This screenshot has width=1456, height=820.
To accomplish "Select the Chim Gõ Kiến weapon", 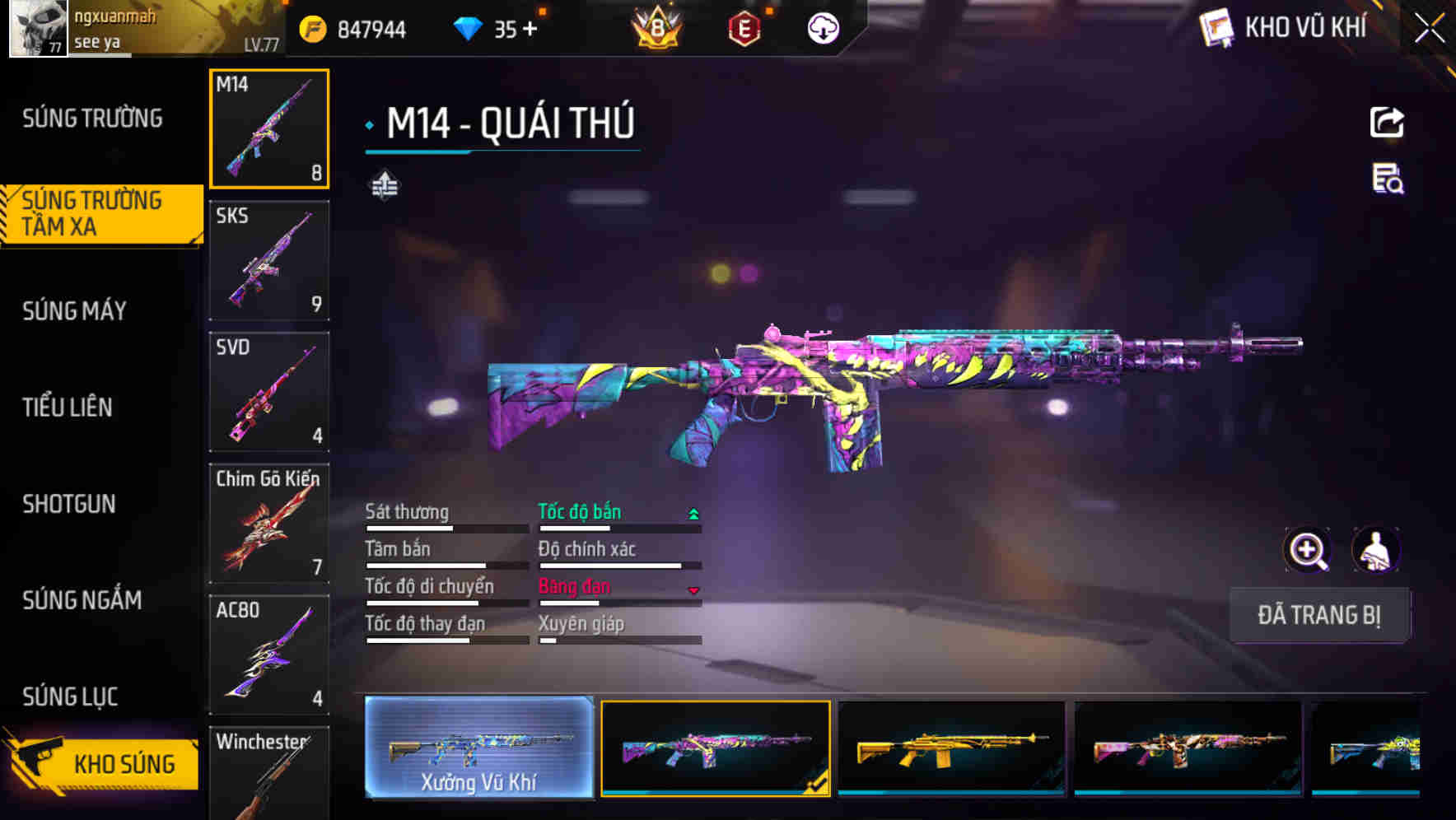I will coord(269,523).
